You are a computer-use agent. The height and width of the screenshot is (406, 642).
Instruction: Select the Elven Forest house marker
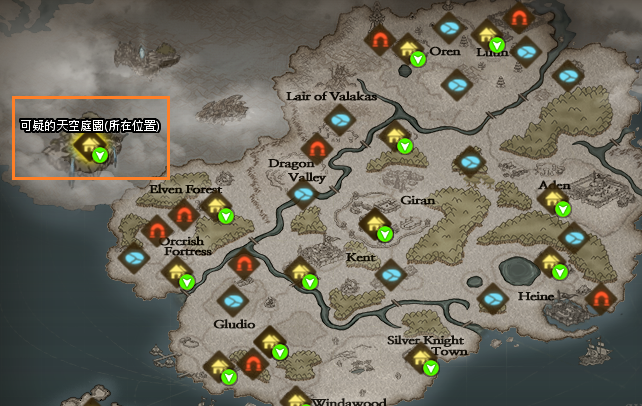tap(216, 206)
